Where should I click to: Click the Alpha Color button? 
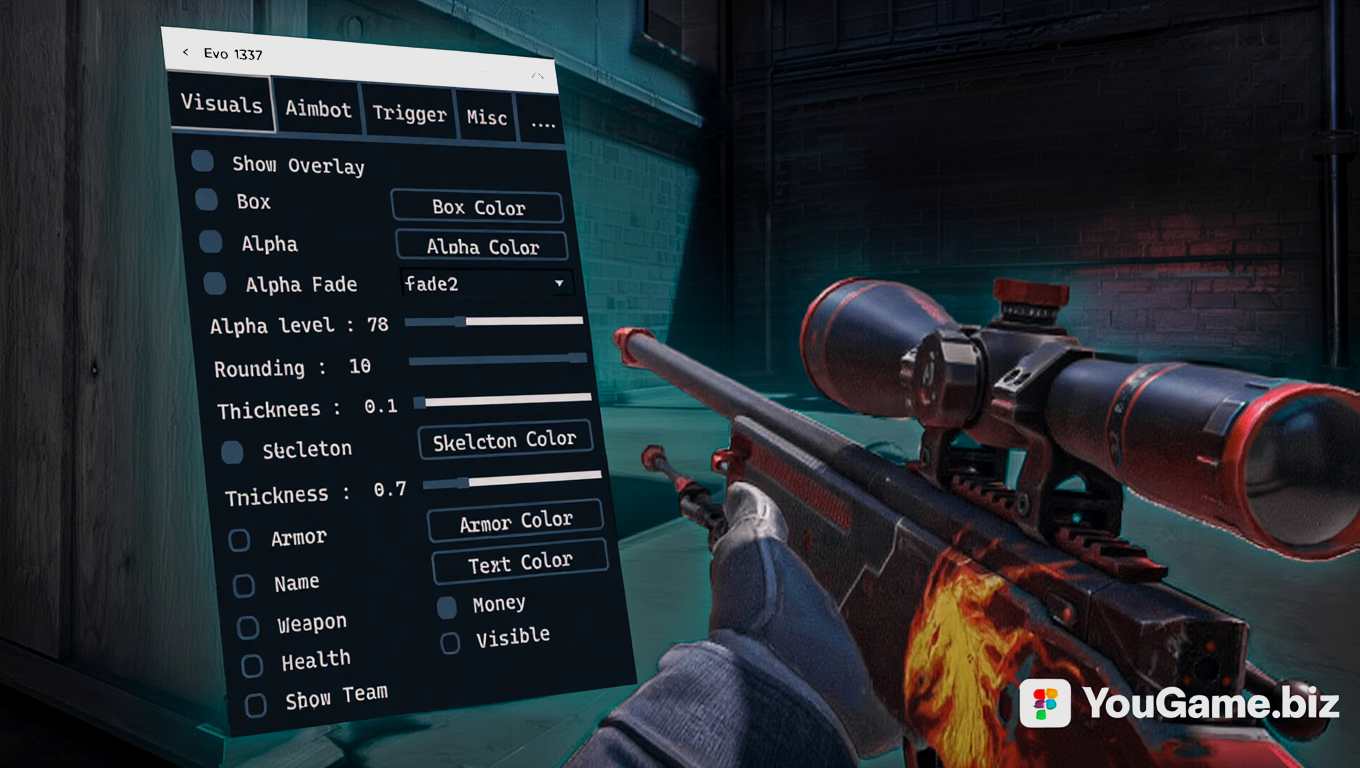click(482, 246)
